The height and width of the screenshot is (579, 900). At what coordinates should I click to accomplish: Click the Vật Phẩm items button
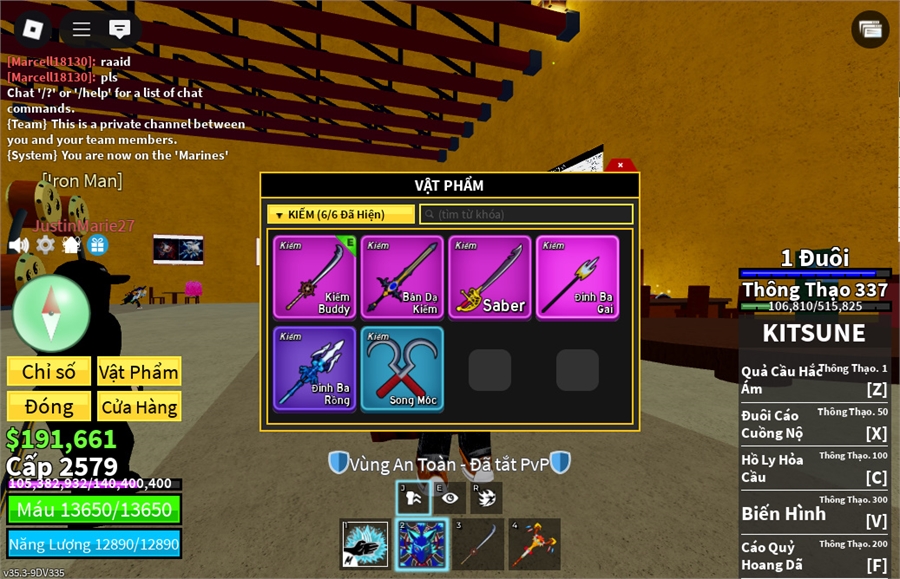139,372
